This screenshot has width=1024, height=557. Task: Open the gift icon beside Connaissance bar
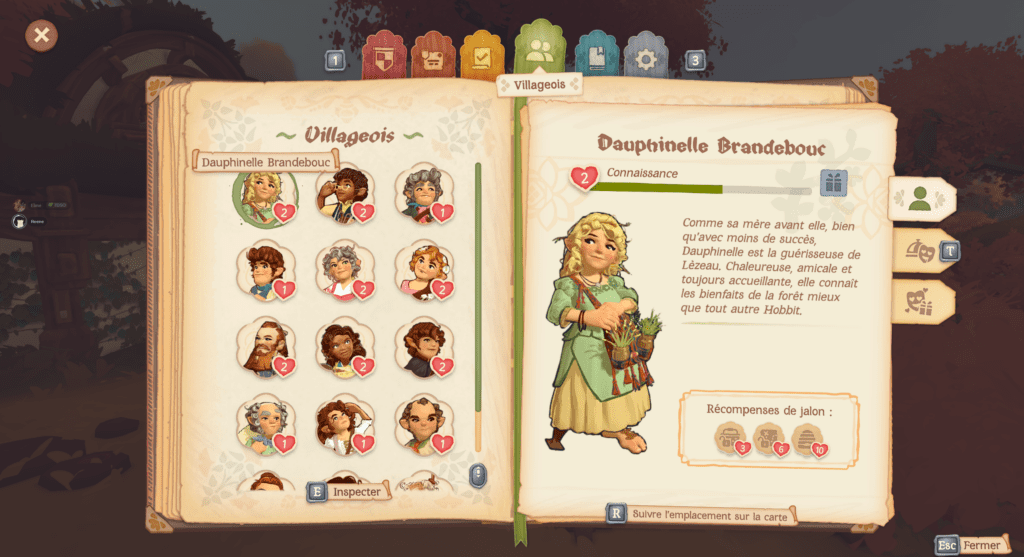(x=833, y=183)
